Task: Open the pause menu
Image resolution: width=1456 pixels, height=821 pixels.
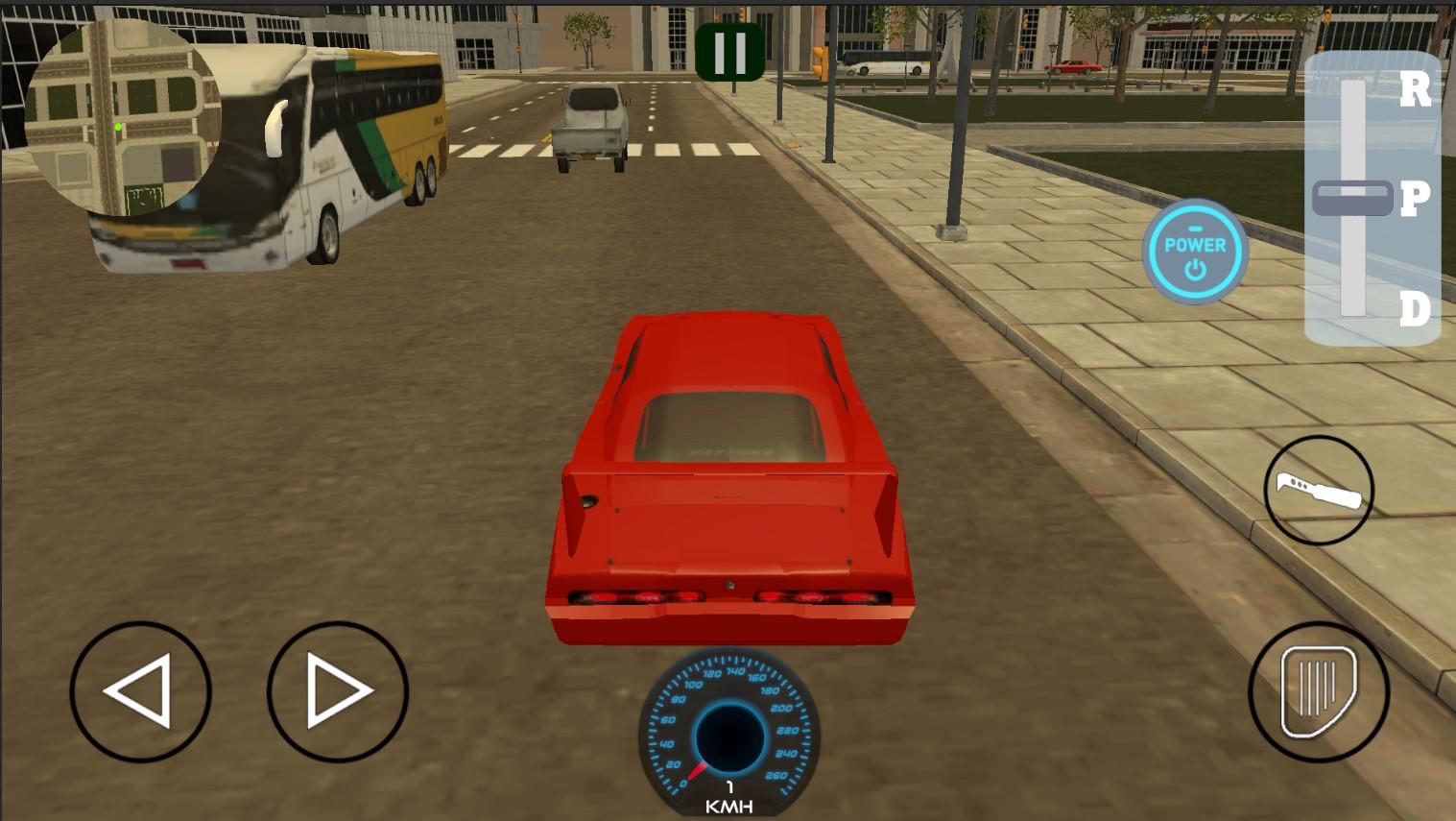Action: 729,51
